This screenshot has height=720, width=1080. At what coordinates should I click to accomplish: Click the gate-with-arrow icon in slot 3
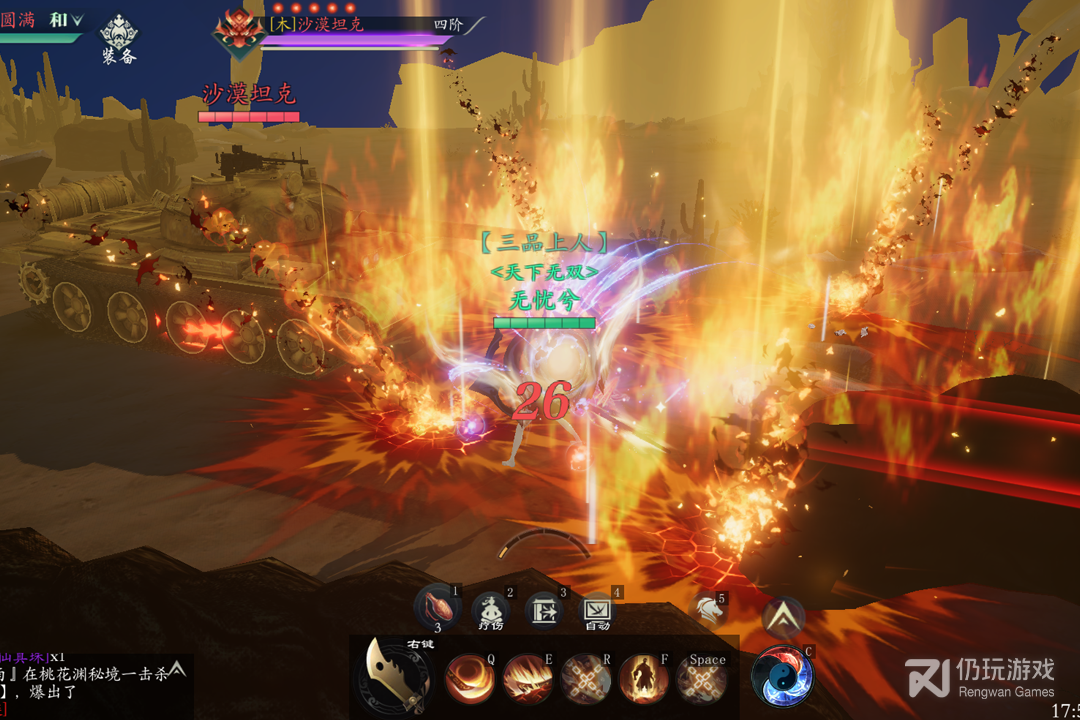tap(544, 611)
